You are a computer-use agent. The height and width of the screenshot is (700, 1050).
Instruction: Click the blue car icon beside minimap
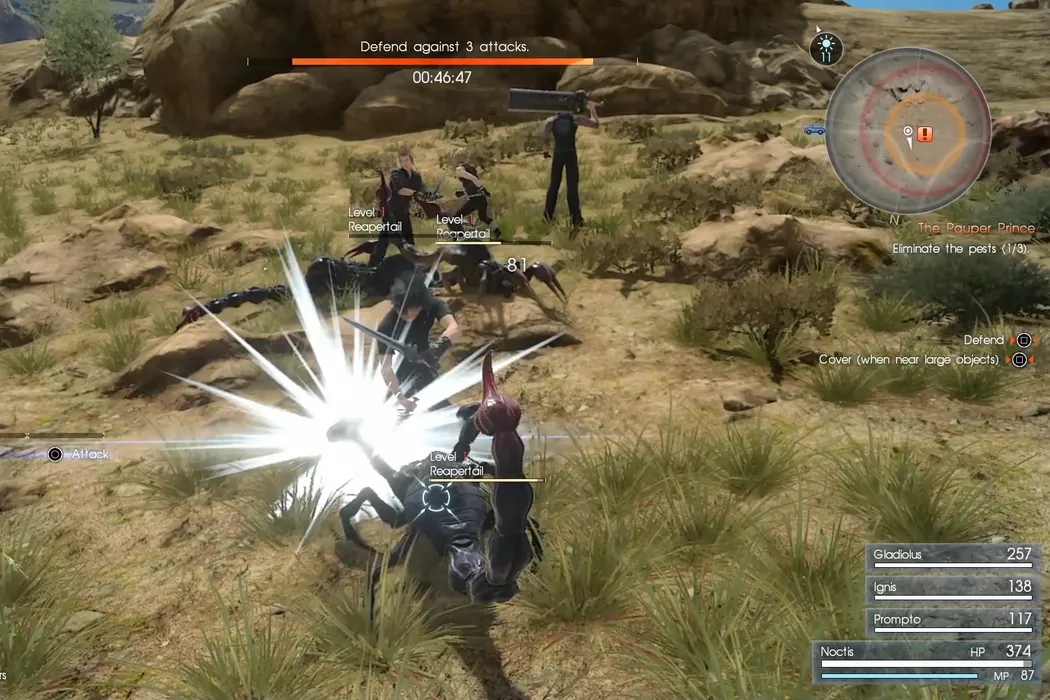click(x=814, y=129)
